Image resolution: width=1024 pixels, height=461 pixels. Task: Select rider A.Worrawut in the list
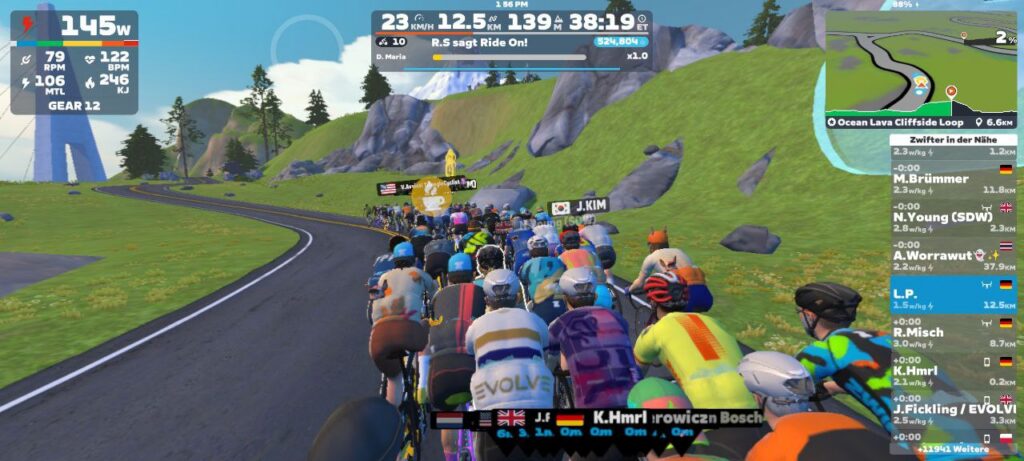tap(952, 260)
